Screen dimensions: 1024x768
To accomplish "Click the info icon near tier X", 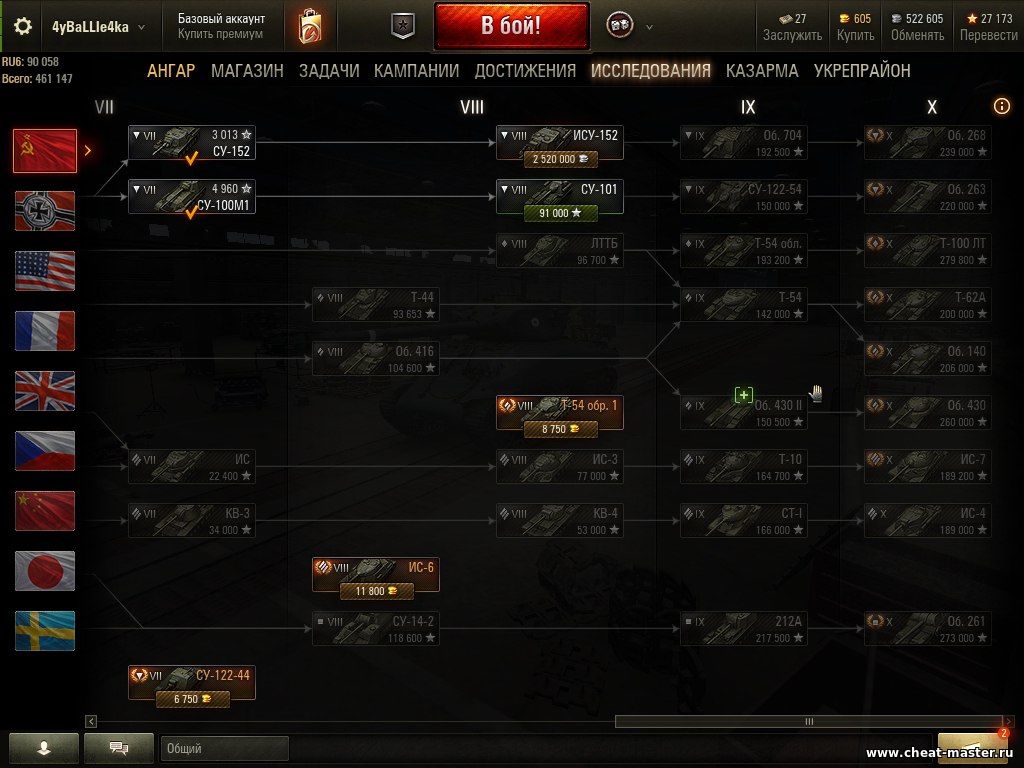I will [1001, 106].
